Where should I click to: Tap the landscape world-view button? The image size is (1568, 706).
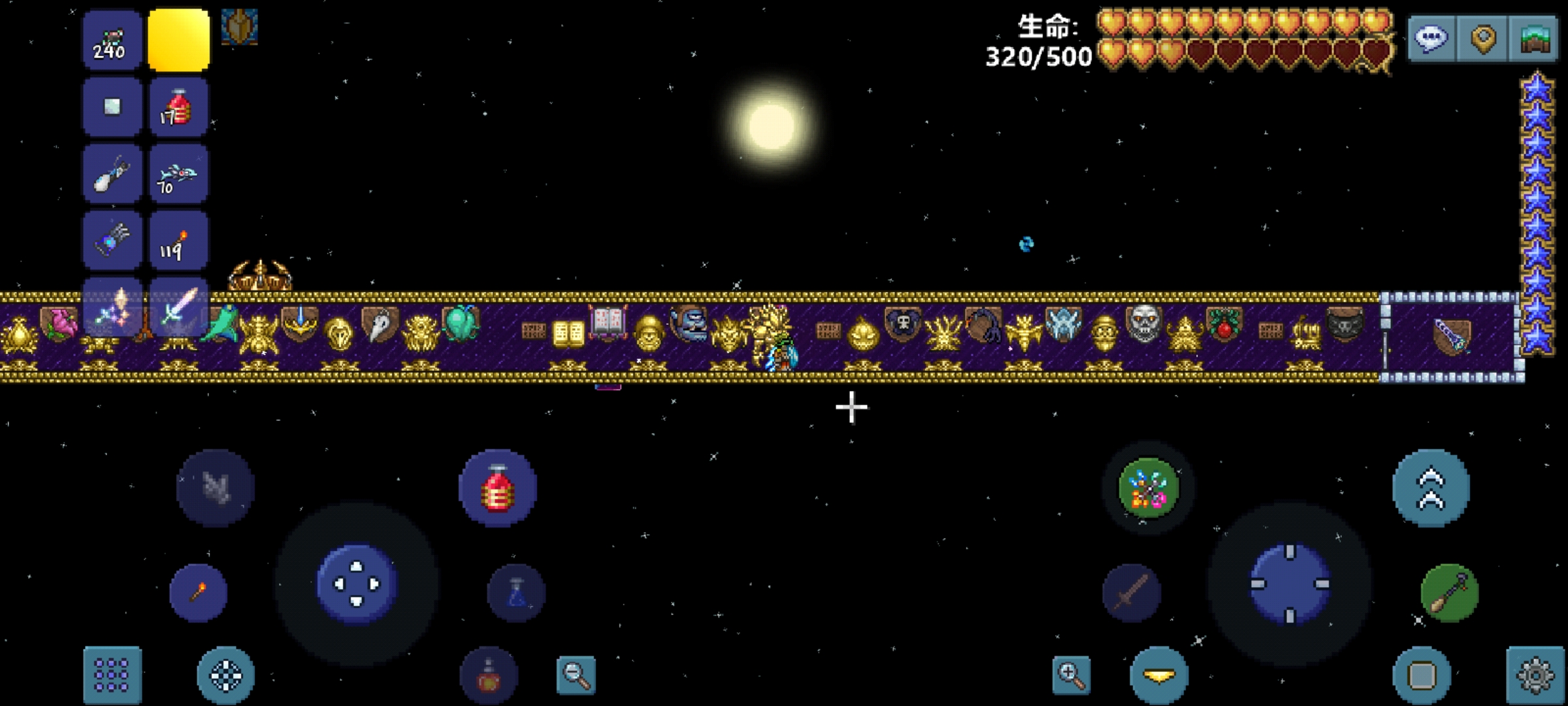tap(1535, 39)
